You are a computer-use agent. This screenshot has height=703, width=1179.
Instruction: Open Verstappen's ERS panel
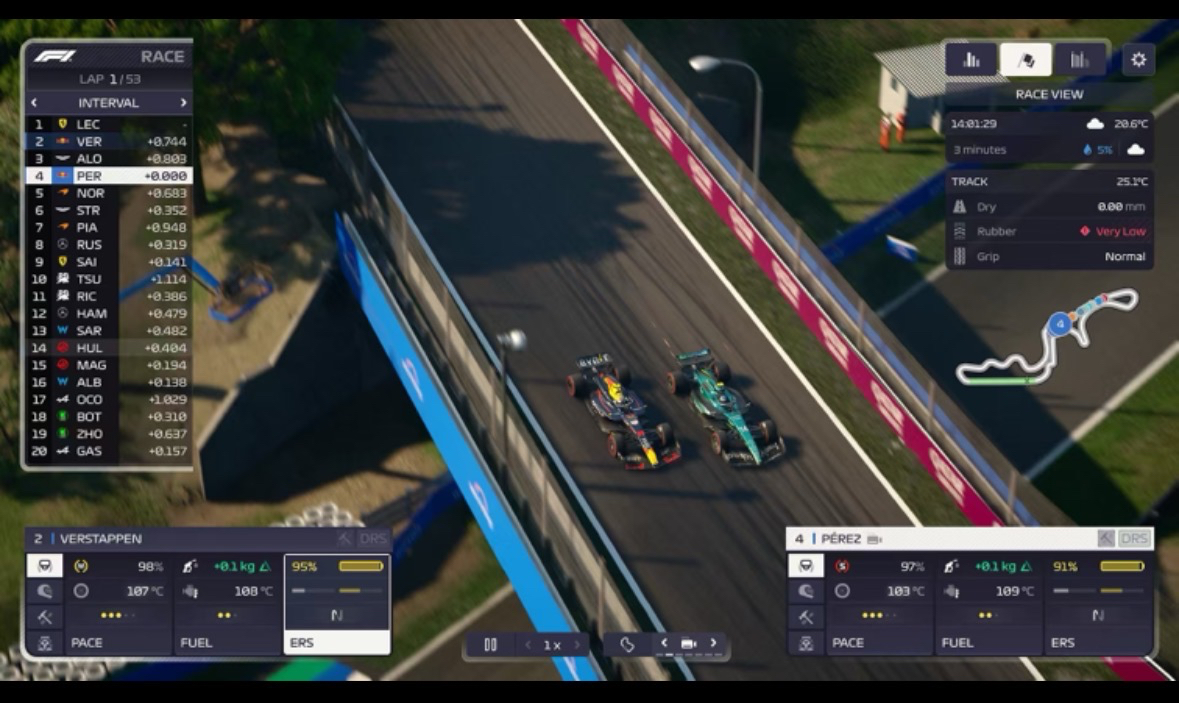(337, 605)
